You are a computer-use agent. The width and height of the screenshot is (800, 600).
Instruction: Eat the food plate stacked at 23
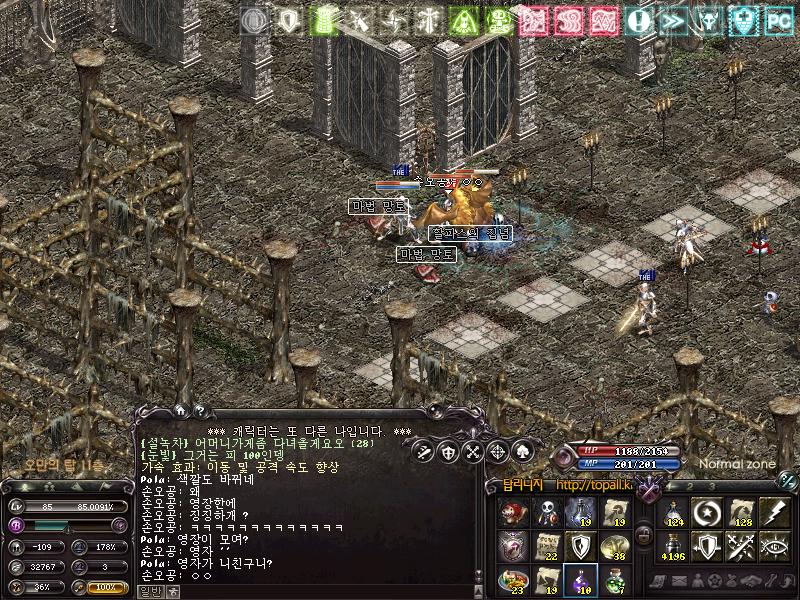(x=513, y=579)
